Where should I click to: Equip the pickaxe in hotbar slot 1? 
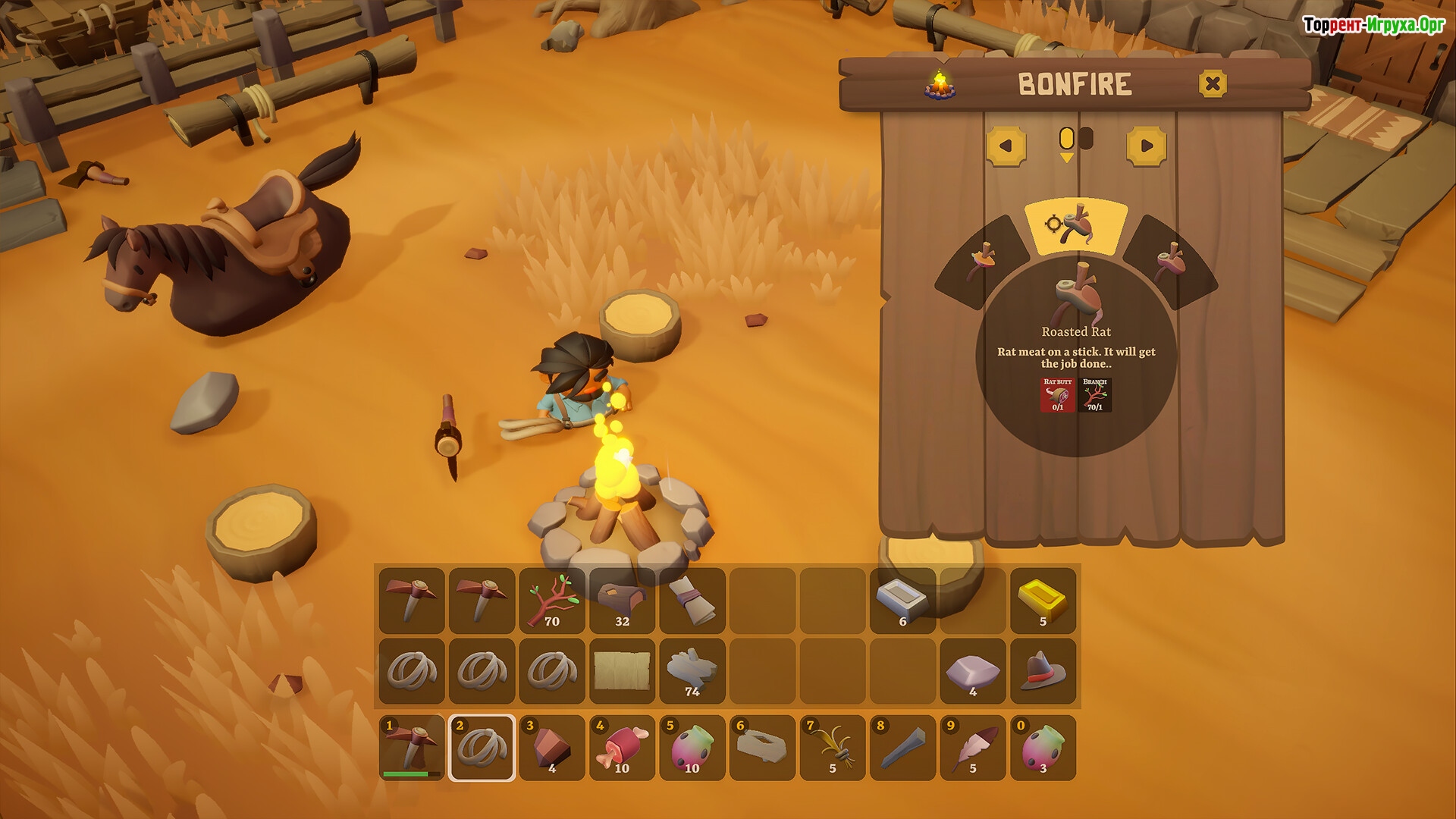(x=412, y=747)
